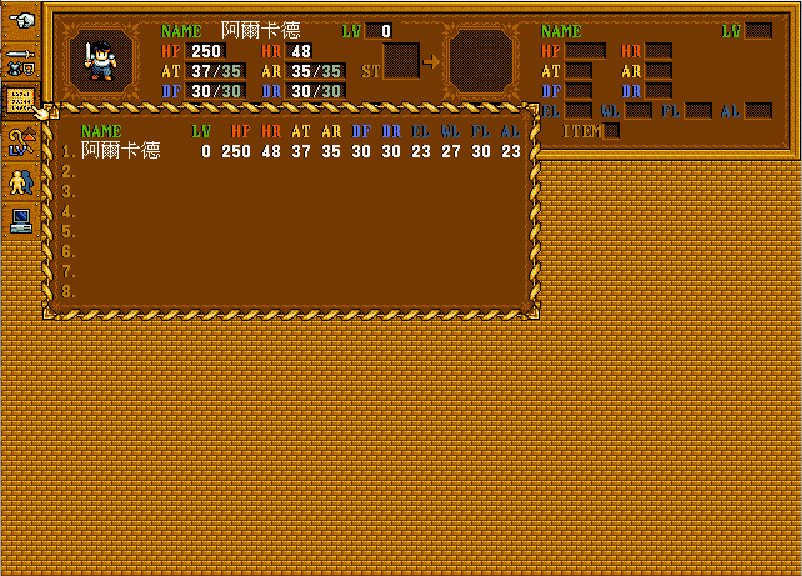802x576 pixels.
Task: Select 阿爾卡德 in the character list
Action: point(120,151)
